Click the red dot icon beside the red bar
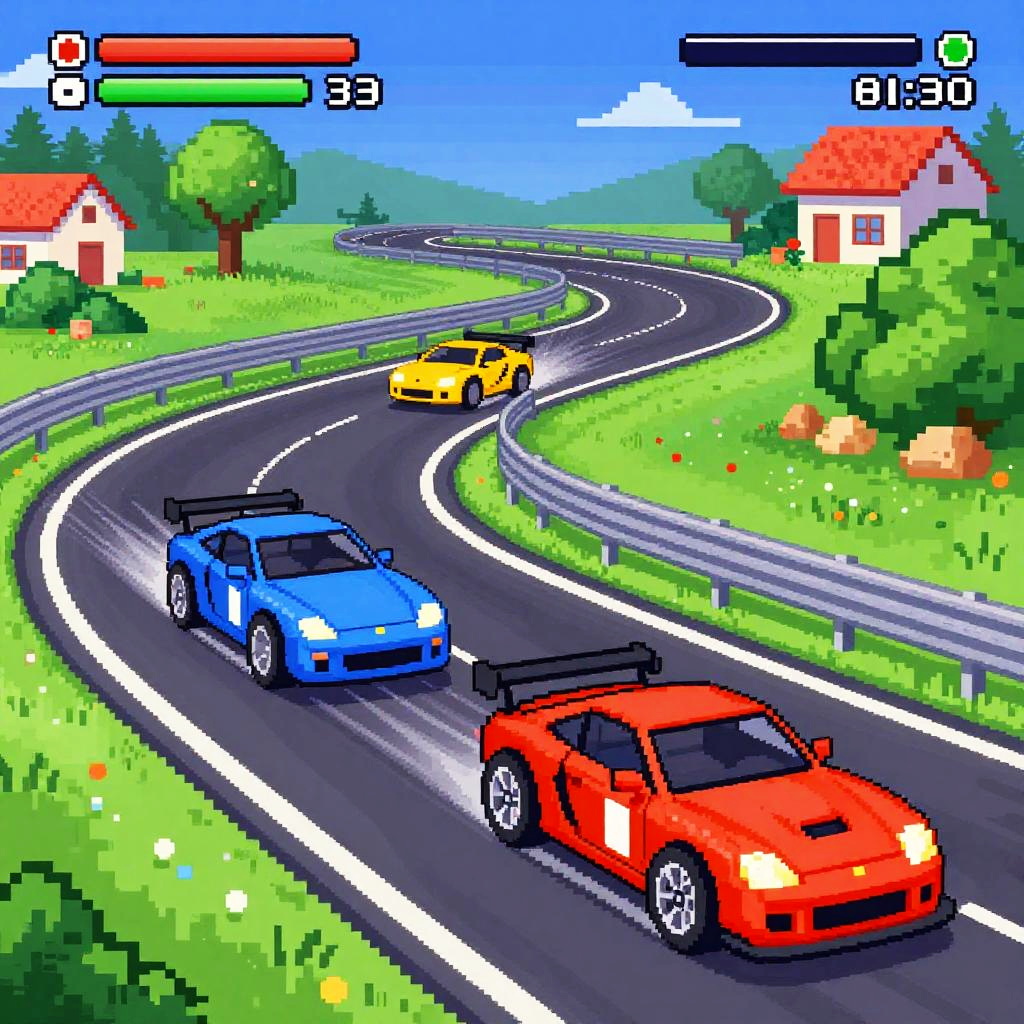Image resolution: width=1024 pixels, height=1024 pixels. (68, 50)
